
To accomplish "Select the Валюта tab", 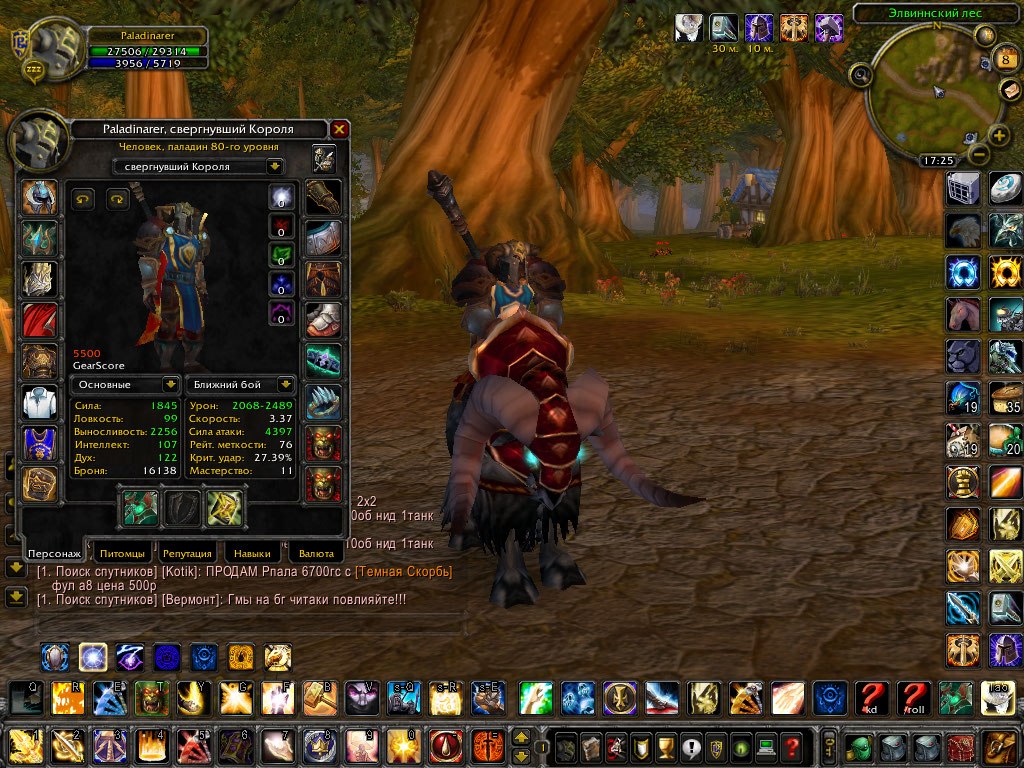I will click(315, 553).
